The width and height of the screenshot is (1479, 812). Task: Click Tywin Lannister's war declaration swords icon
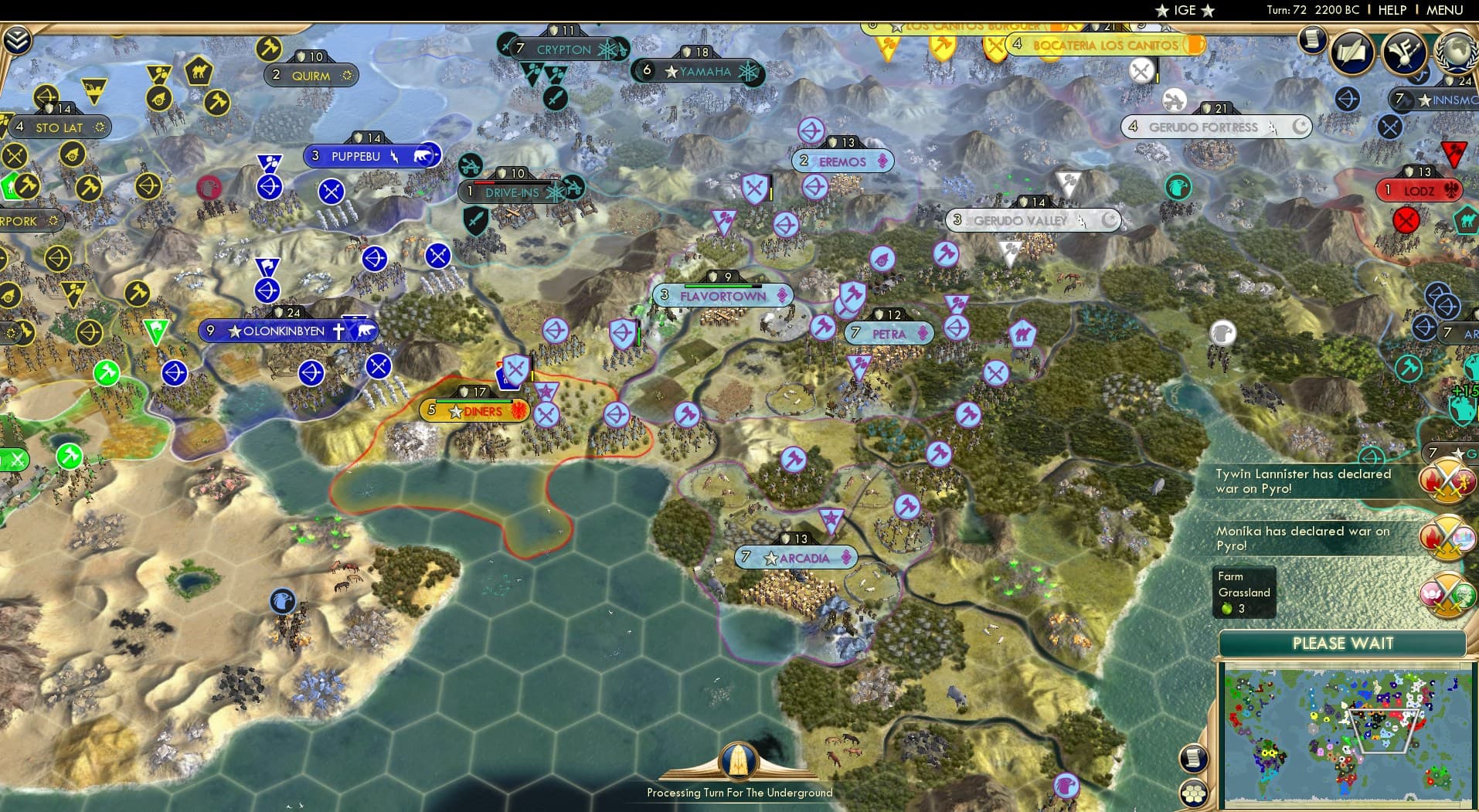(x=1447, y=481)
